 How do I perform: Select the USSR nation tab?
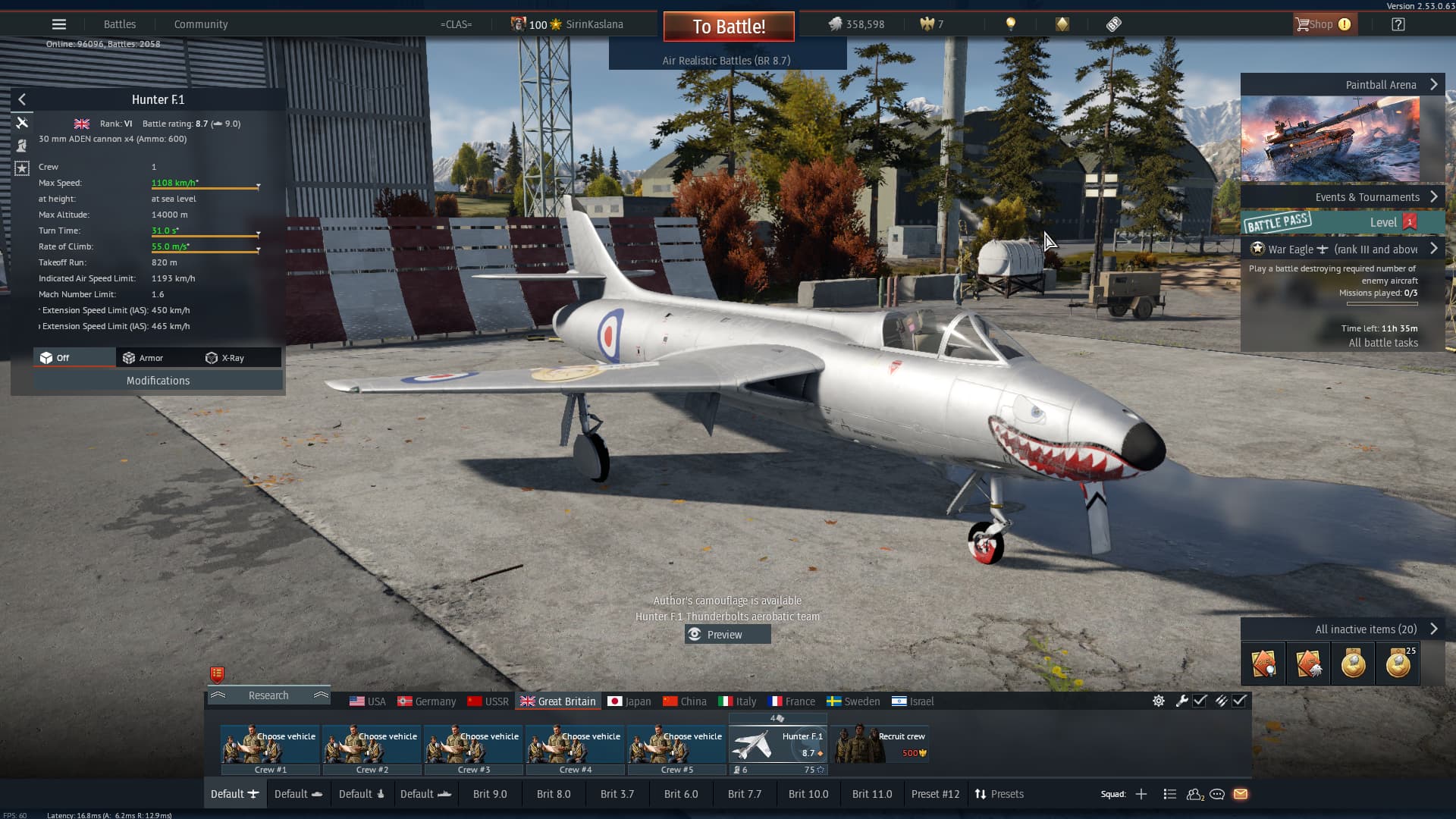coord(488,701)
